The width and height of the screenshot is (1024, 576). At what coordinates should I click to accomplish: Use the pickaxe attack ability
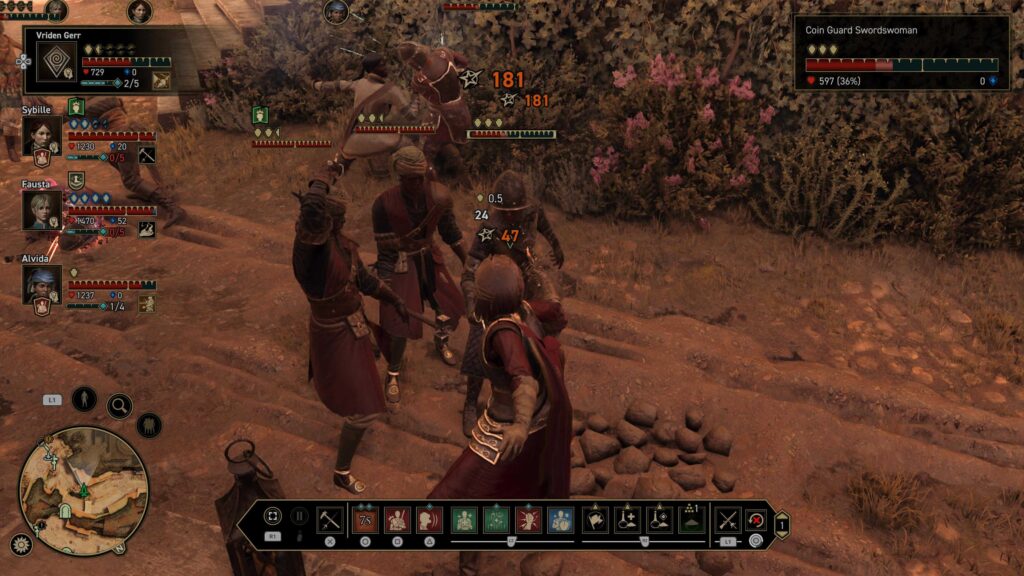tap(330, 519)
